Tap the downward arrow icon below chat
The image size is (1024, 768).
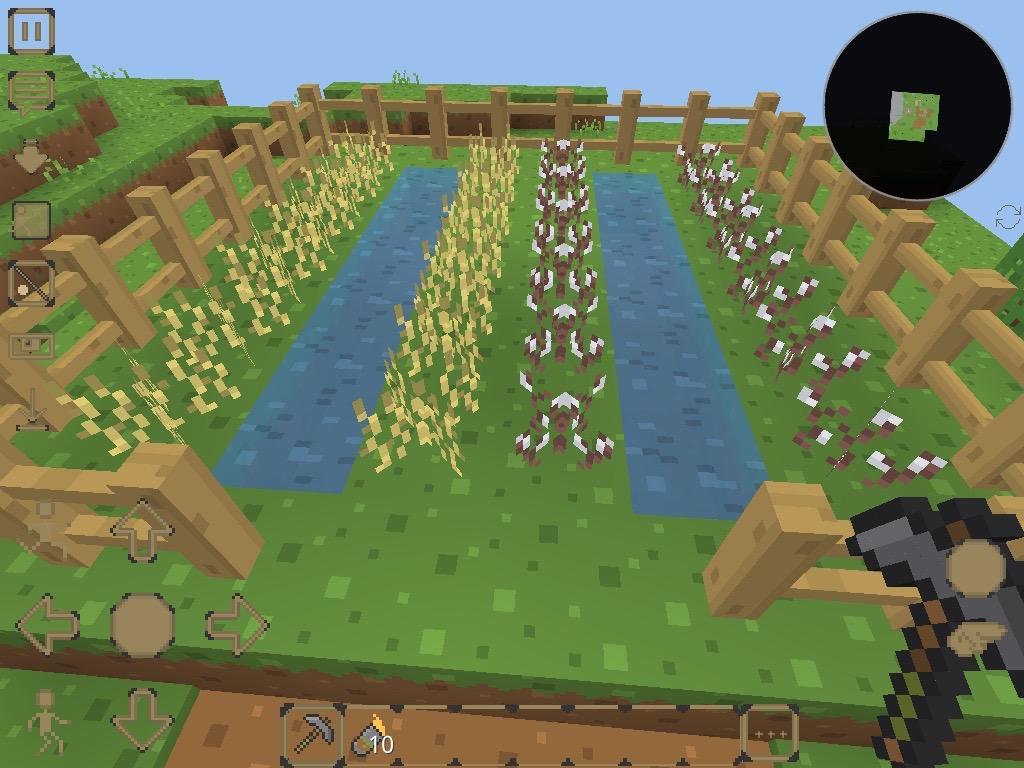(x=31, y=157)
